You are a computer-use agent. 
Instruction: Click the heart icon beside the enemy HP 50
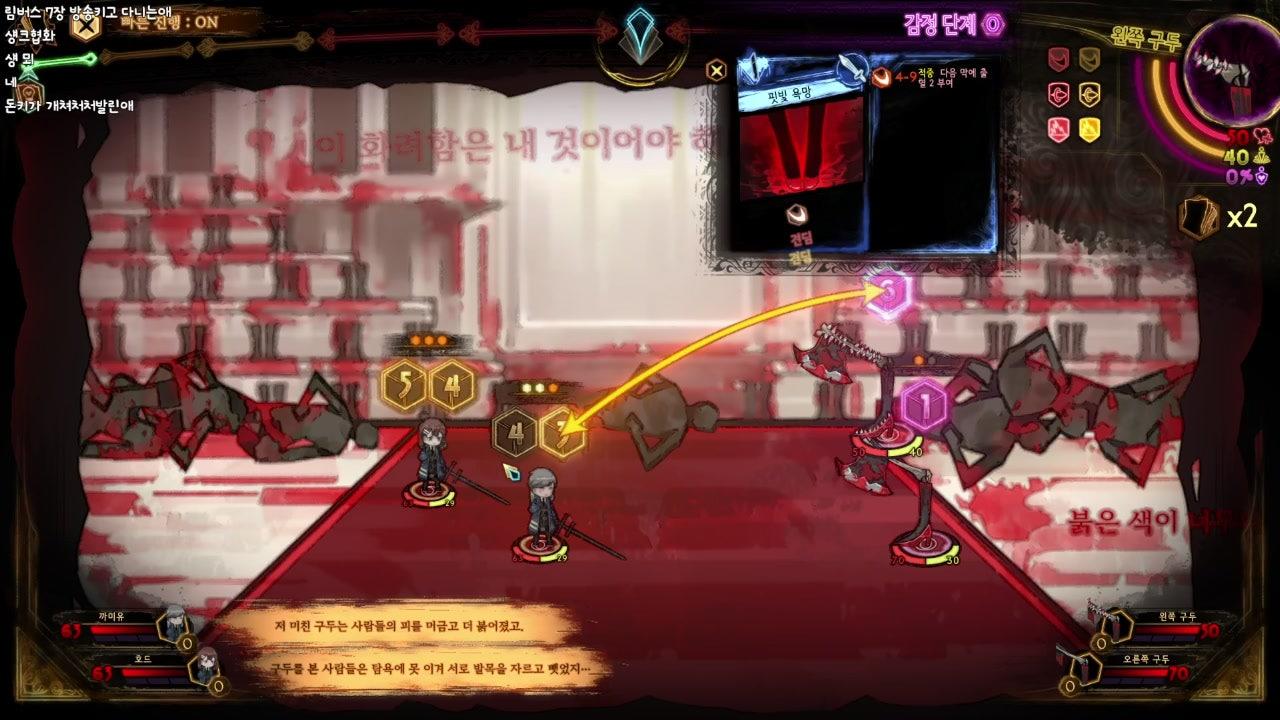point(1264,136)
